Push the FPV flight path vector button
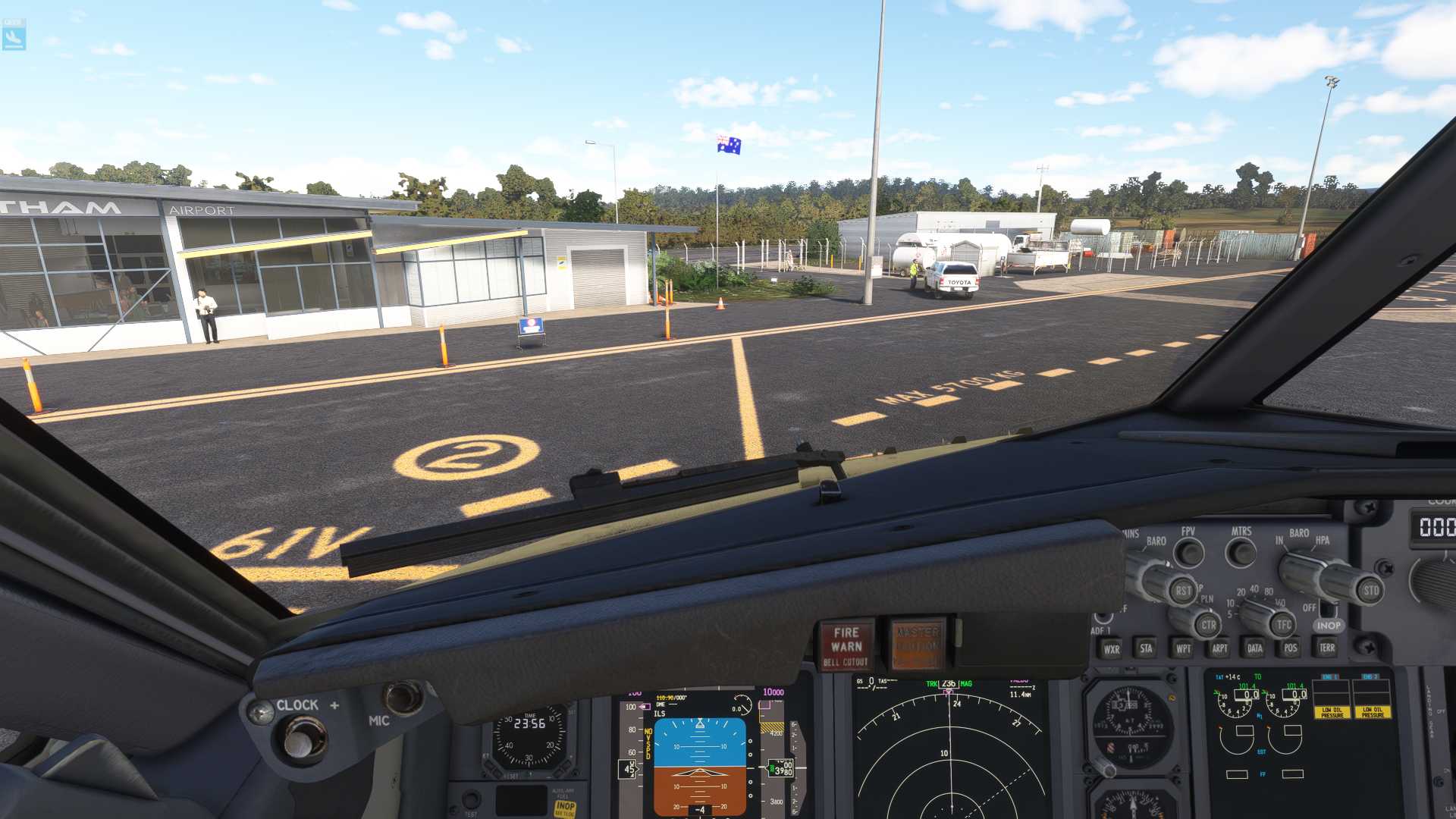Viewport: 1456px width, 819px height. [1188, 553]
